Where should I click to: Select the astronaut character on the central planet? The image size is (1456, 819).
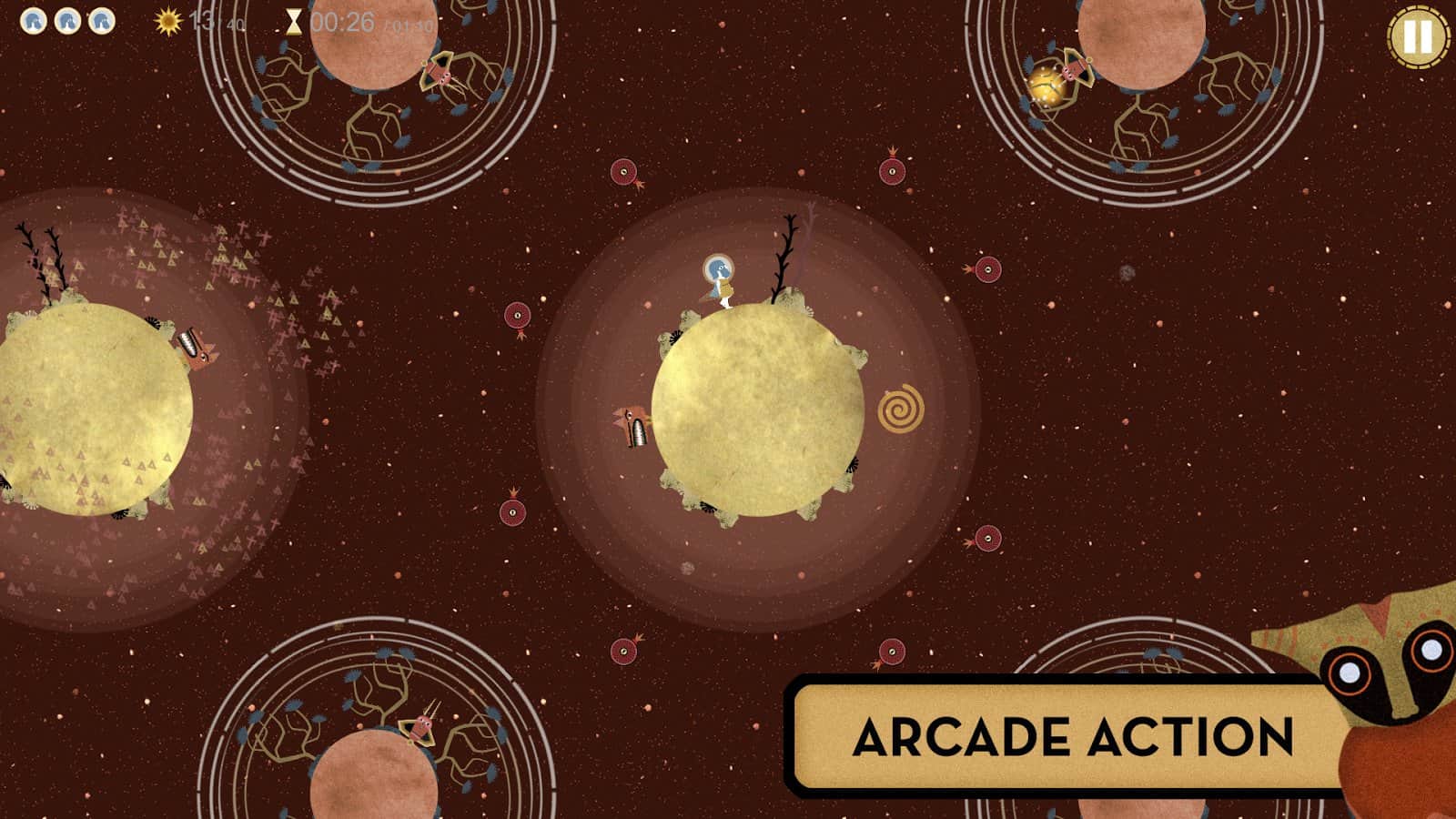[718, 278]
